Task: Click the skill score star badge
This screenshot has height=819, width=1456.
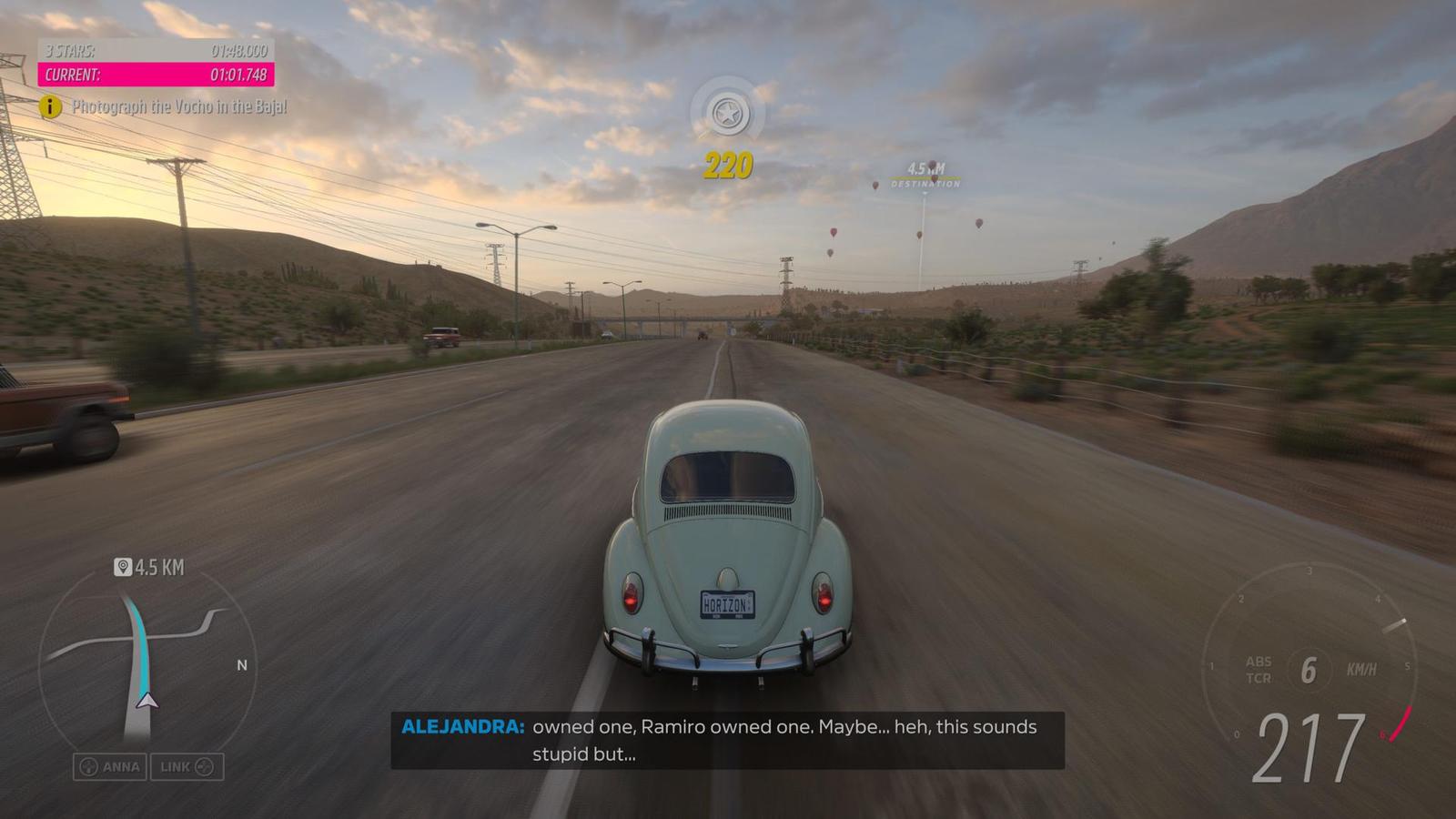Action: pos(727,114)
